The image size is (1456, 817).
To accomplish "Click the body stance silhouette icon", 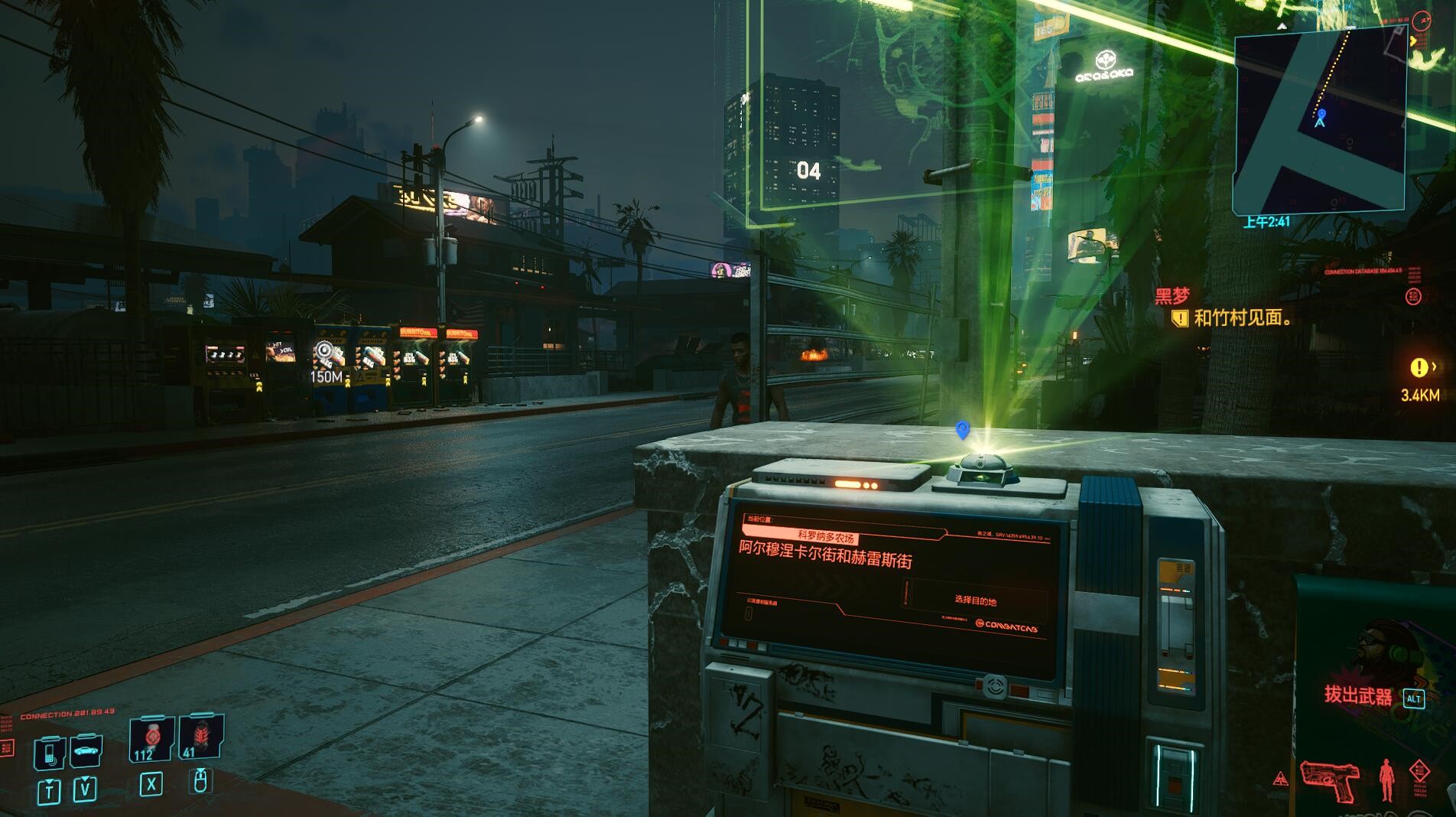I will [x=1386, y=780].
